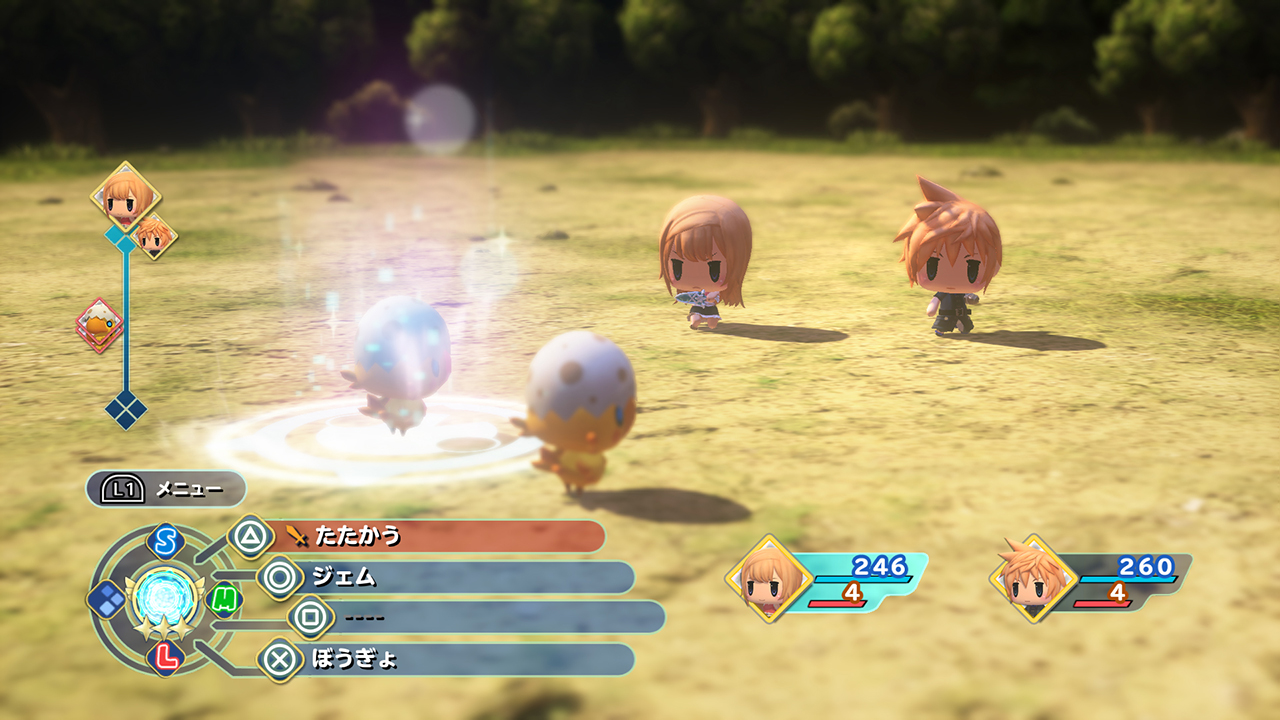Select the red L stack icon
1280x720 pixels.
pyautogui.click(x=164, y=657)
